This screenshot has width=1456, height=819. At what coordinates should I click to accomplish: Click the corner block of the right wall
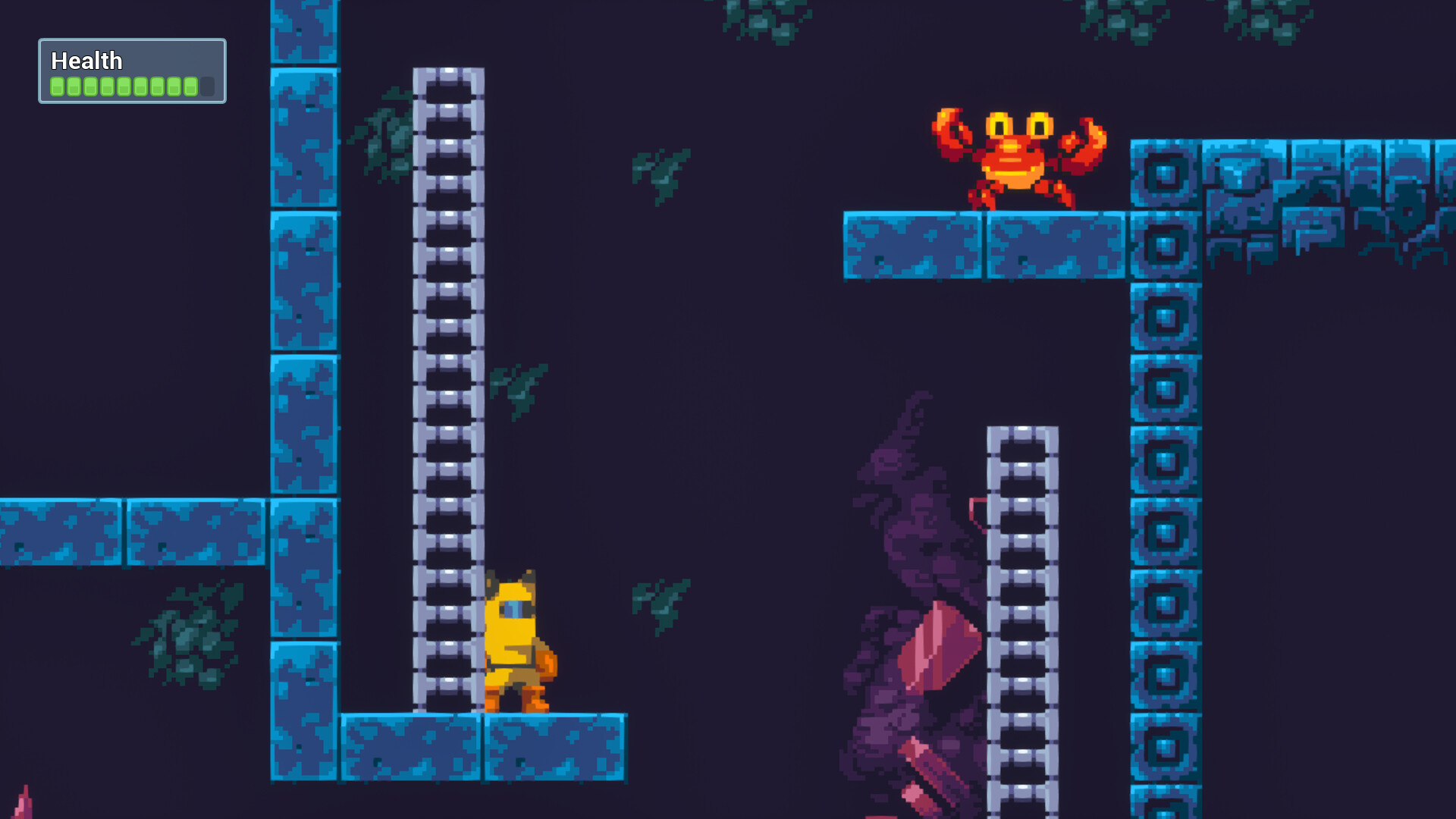click(x=1164, y=174)
